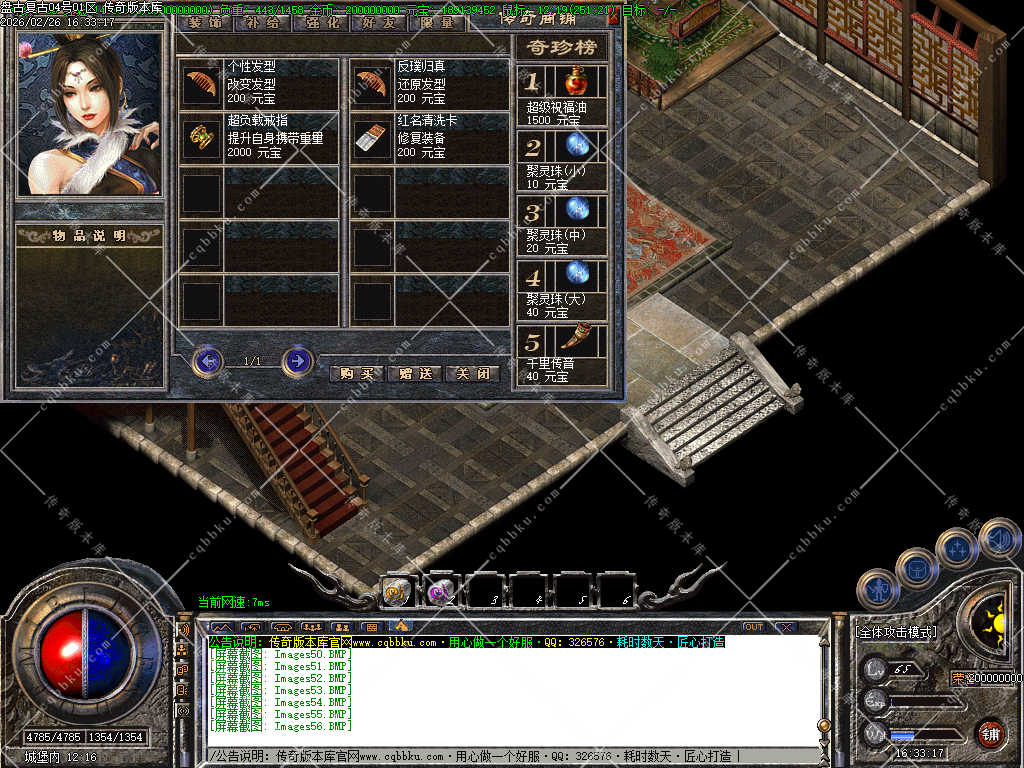
Task: Open the 补给 supplies tab
Action: click(x=263, y=21)
